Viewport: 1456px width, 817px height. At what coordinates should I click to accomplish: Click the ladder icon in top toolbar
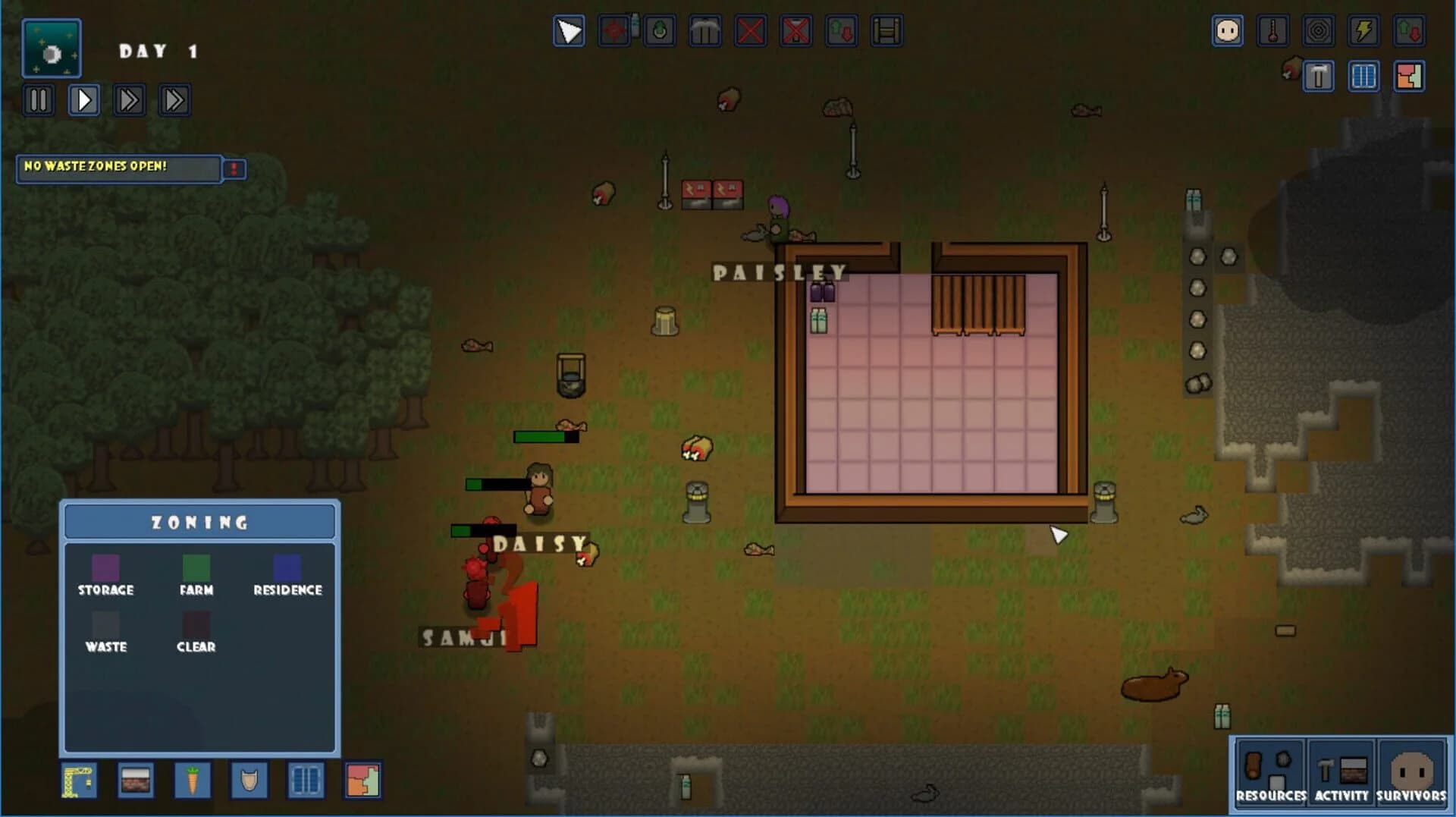point(887,31)
